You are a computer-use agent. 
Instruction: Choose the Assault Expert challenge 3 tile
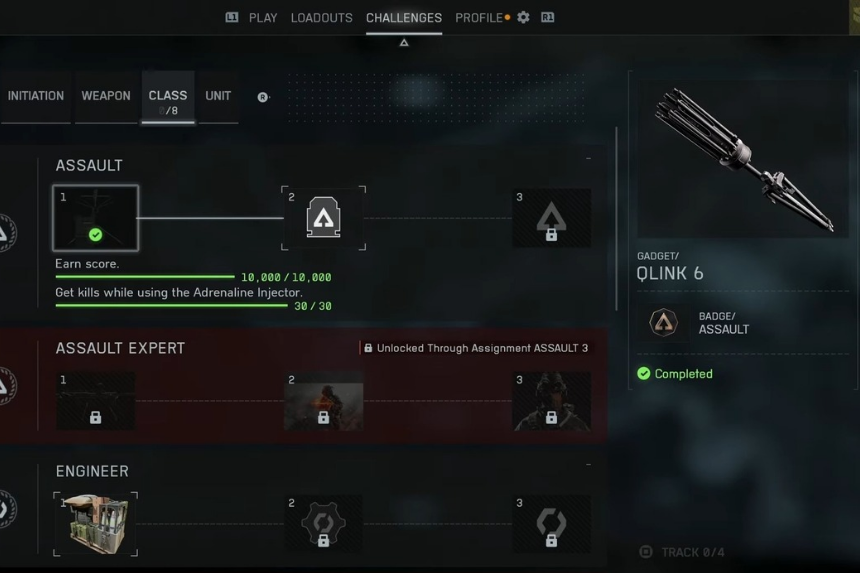coord(551,401)
